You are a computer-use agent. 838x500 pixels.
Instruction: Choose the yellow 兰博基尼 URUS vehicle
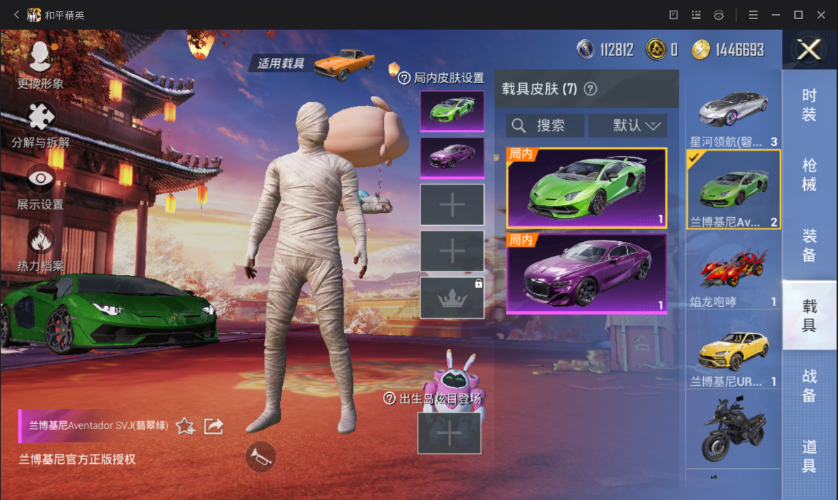pos(733,350)
